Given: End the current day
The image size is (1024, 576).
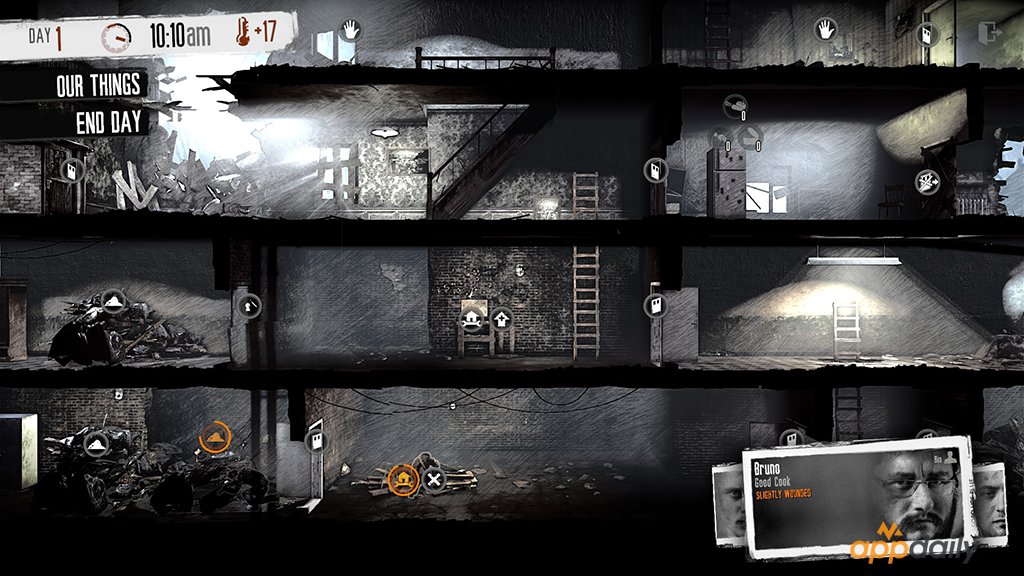Looking at the screenshot, I should click(x=110, y=123).
